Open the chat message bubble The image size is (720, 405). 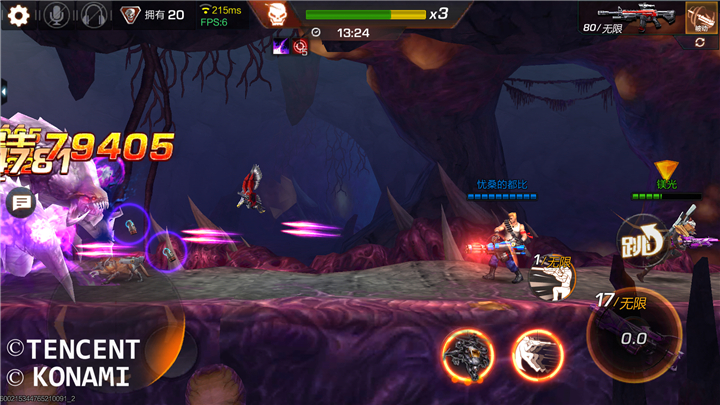pyautogui.click(x=20, y=203)
